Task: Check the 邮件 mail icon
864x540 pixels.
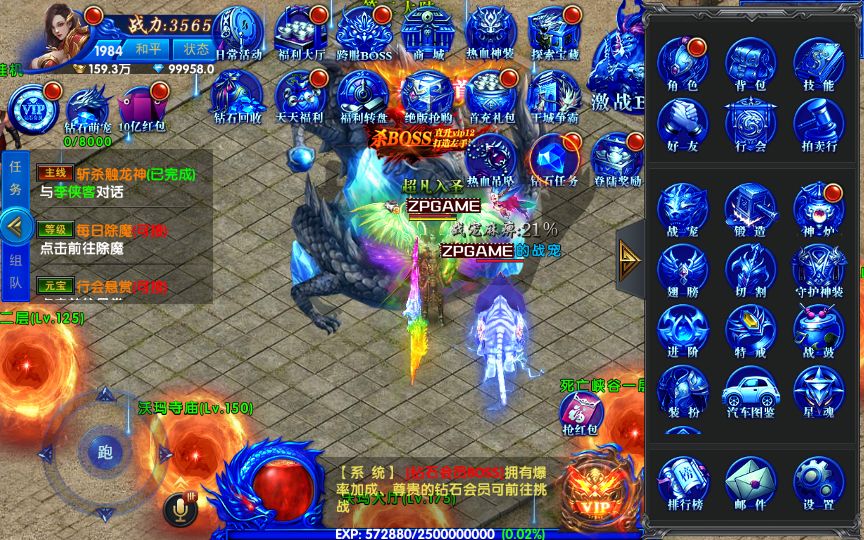Action: pos(751,482)
